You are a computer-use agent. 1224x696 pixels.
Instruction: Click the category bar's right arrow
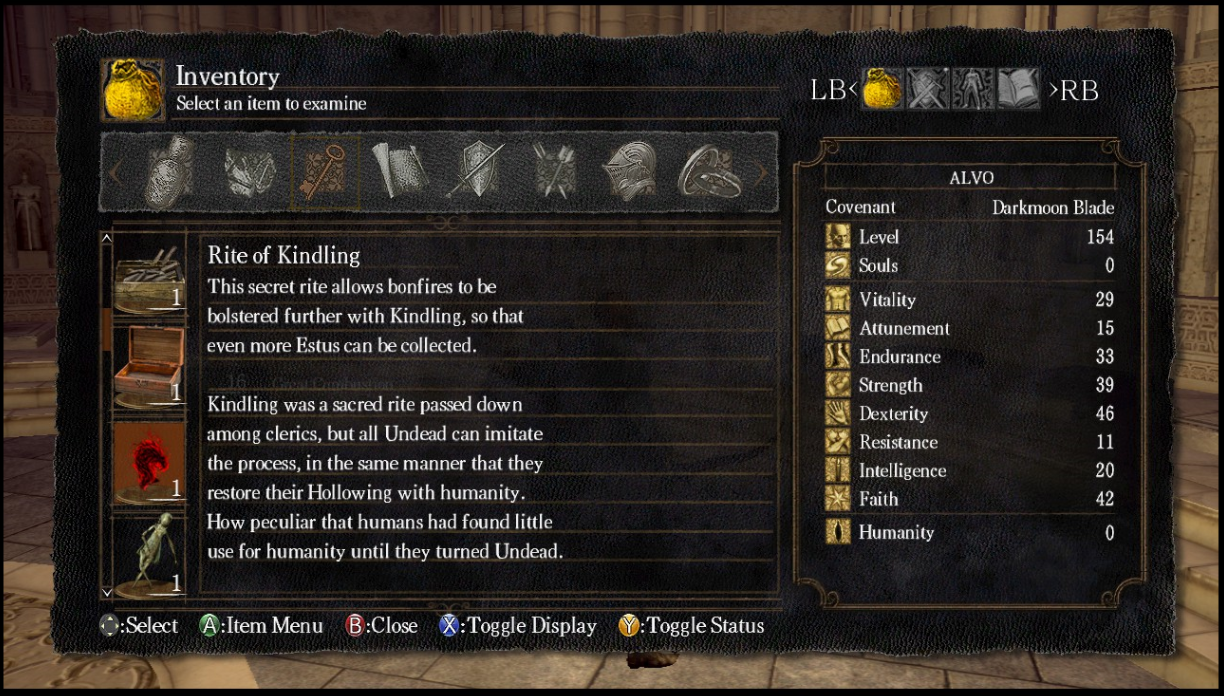pyautogui.click(x=763, y=172)
